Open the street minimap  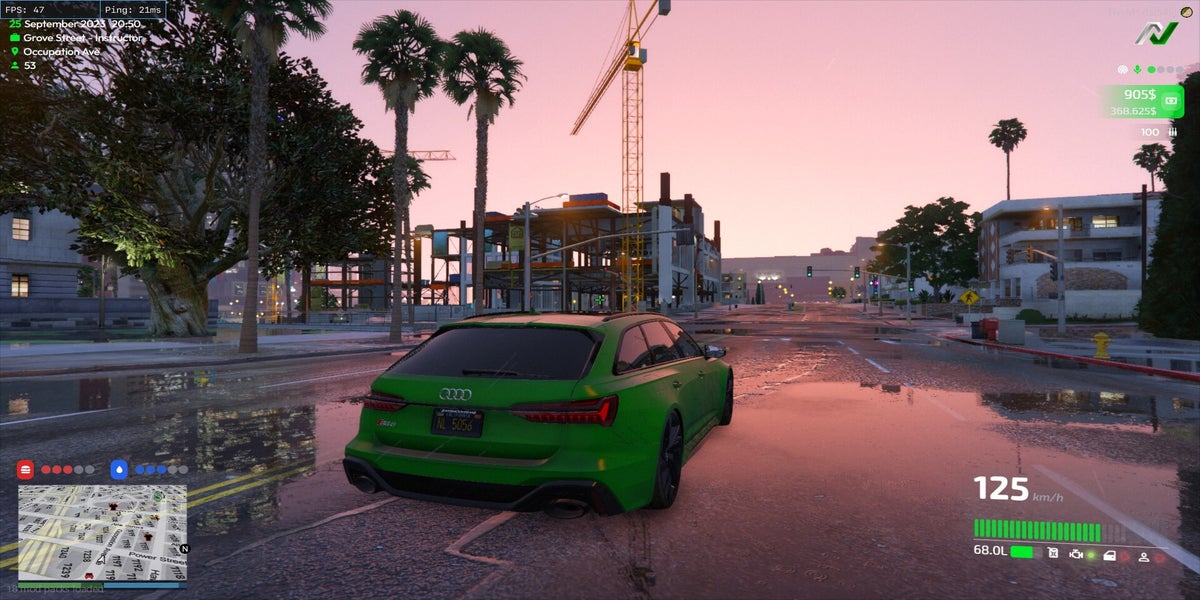102,532
